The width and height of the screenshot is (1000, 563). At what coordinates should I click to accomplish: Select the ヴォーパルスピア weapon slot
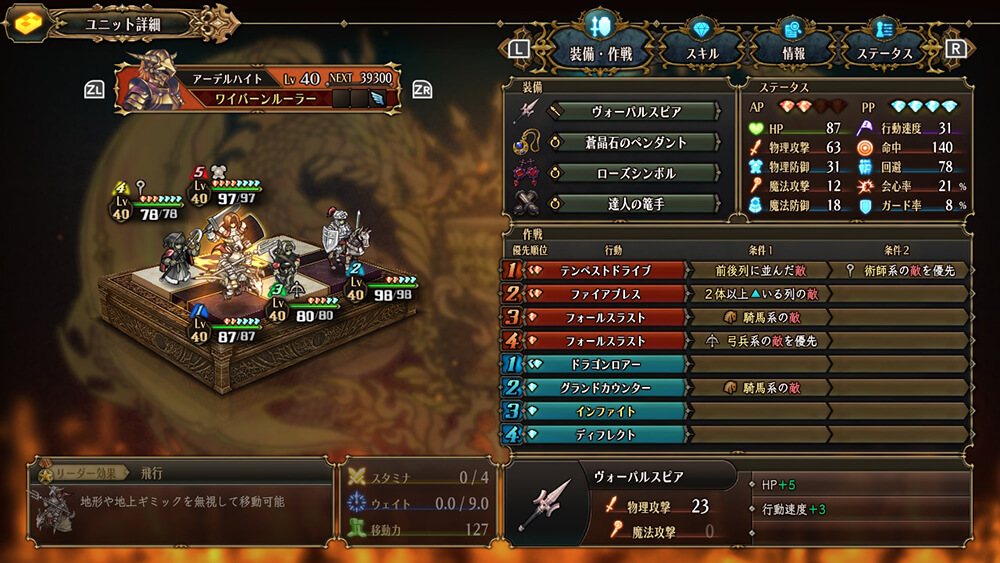tap(634, 111)
